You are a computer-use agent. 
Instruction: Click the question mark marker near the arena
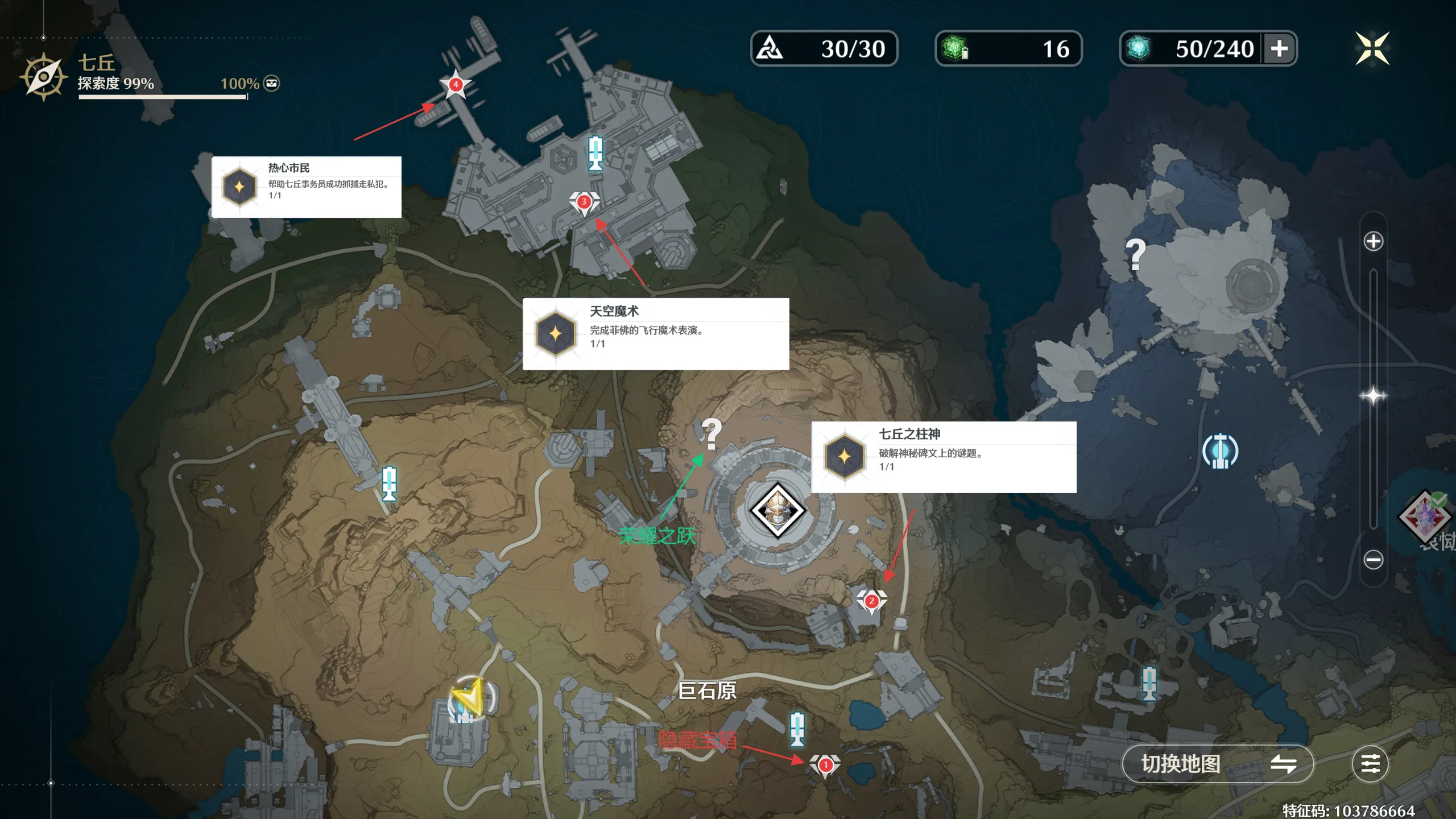coord(711,433)
